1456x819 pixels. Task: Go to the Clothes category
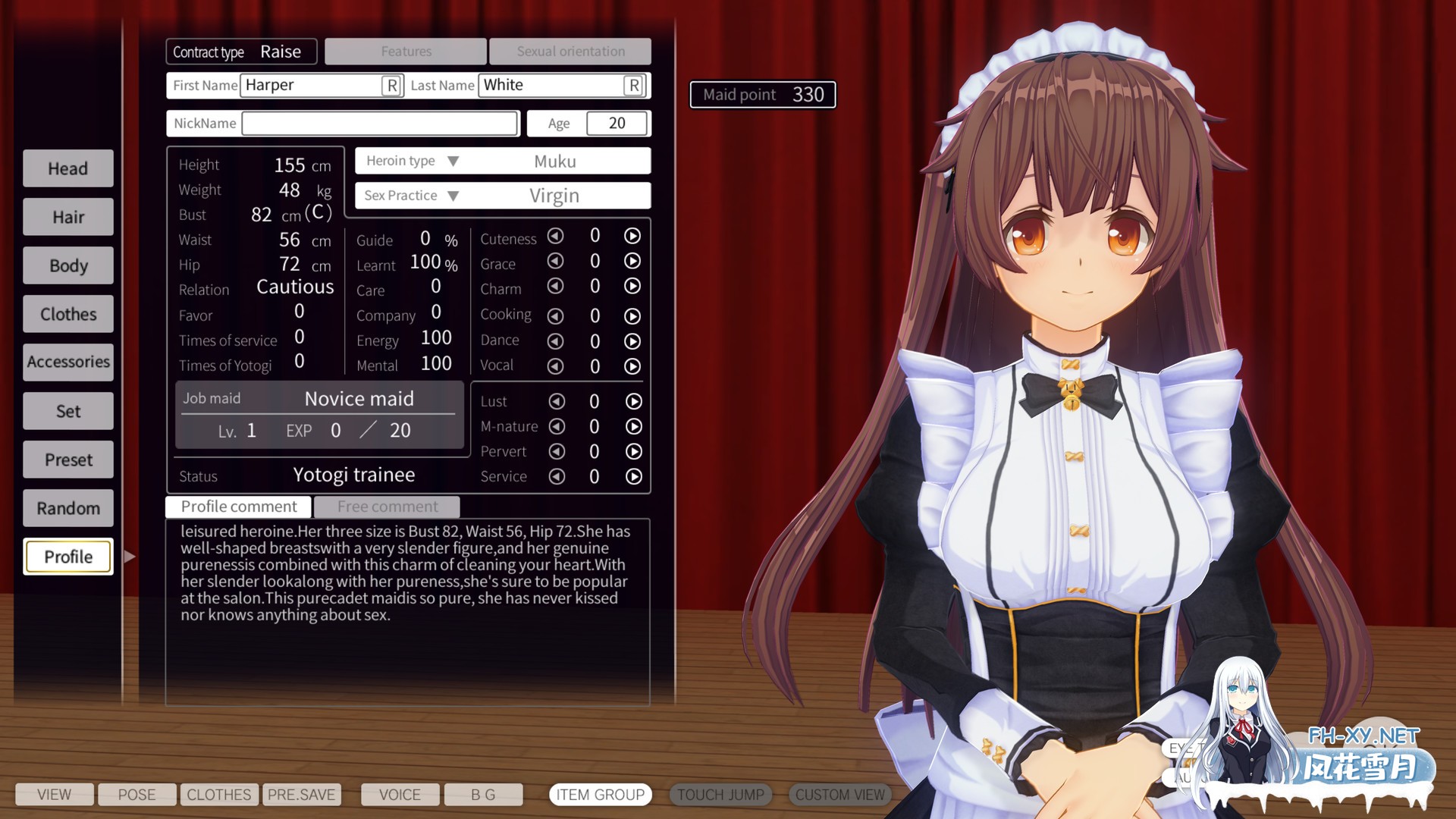click(68, 314)
